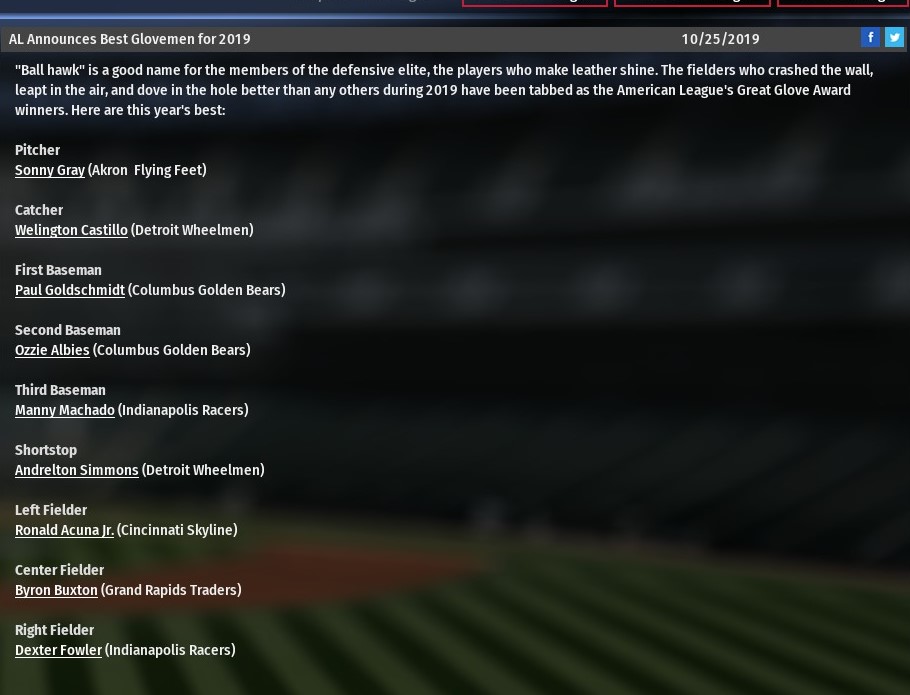Open the Ronald Acuna Jr. link
Image resolution: width=910 pixels, height=695 pixels.
(x=64, y=530)
